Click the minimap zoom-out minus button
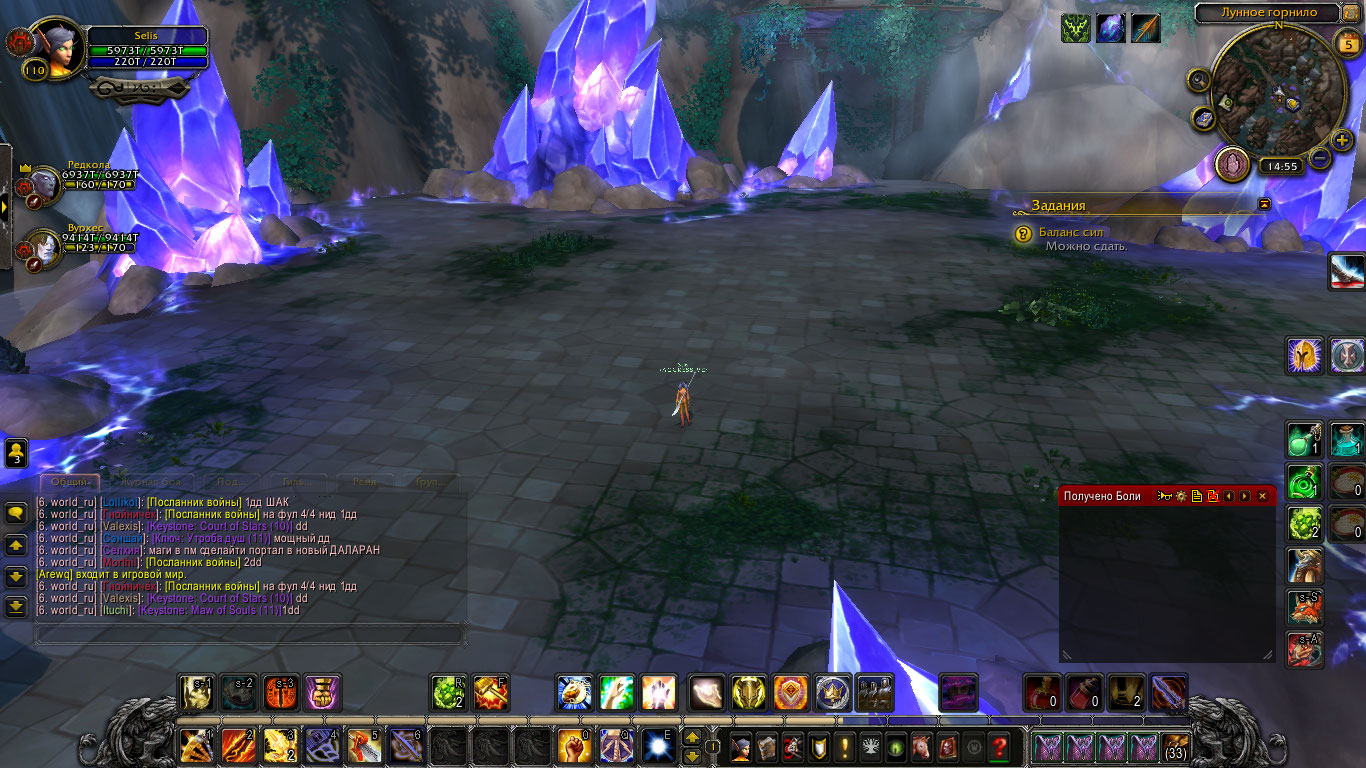This screenshot has width=1366, height=768. pos(1320,158)
